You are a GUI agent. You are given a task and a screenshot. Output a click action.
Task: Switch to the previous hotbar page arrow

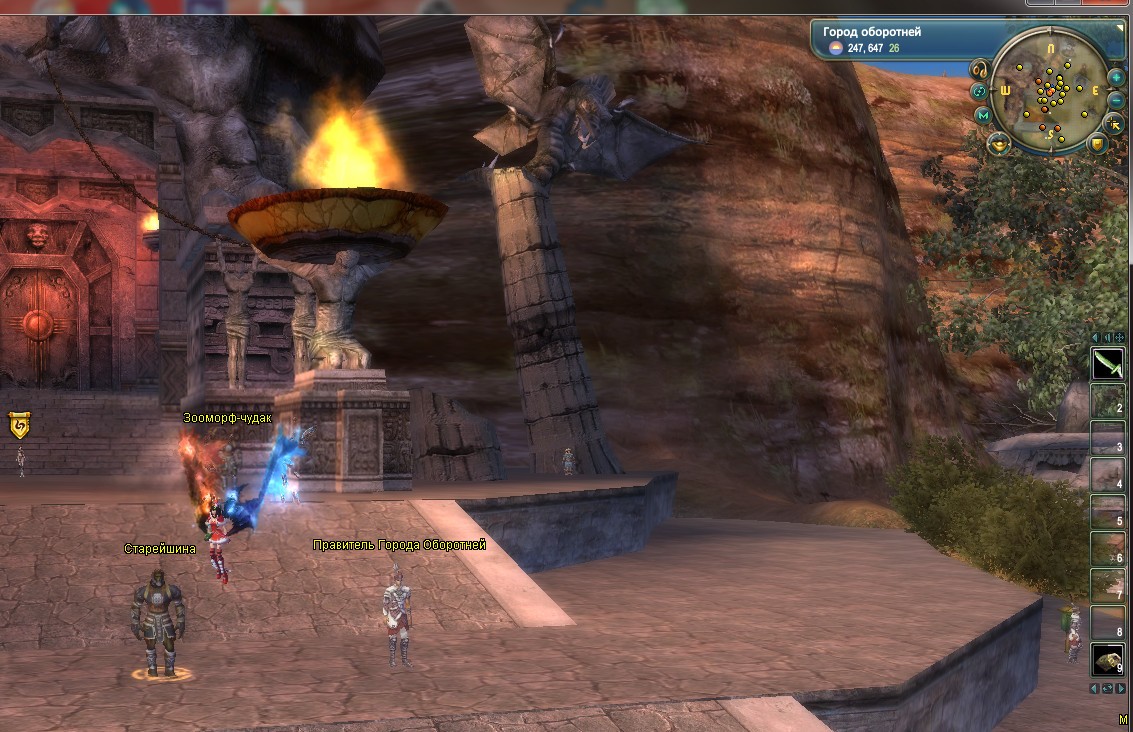point(1095,689)
